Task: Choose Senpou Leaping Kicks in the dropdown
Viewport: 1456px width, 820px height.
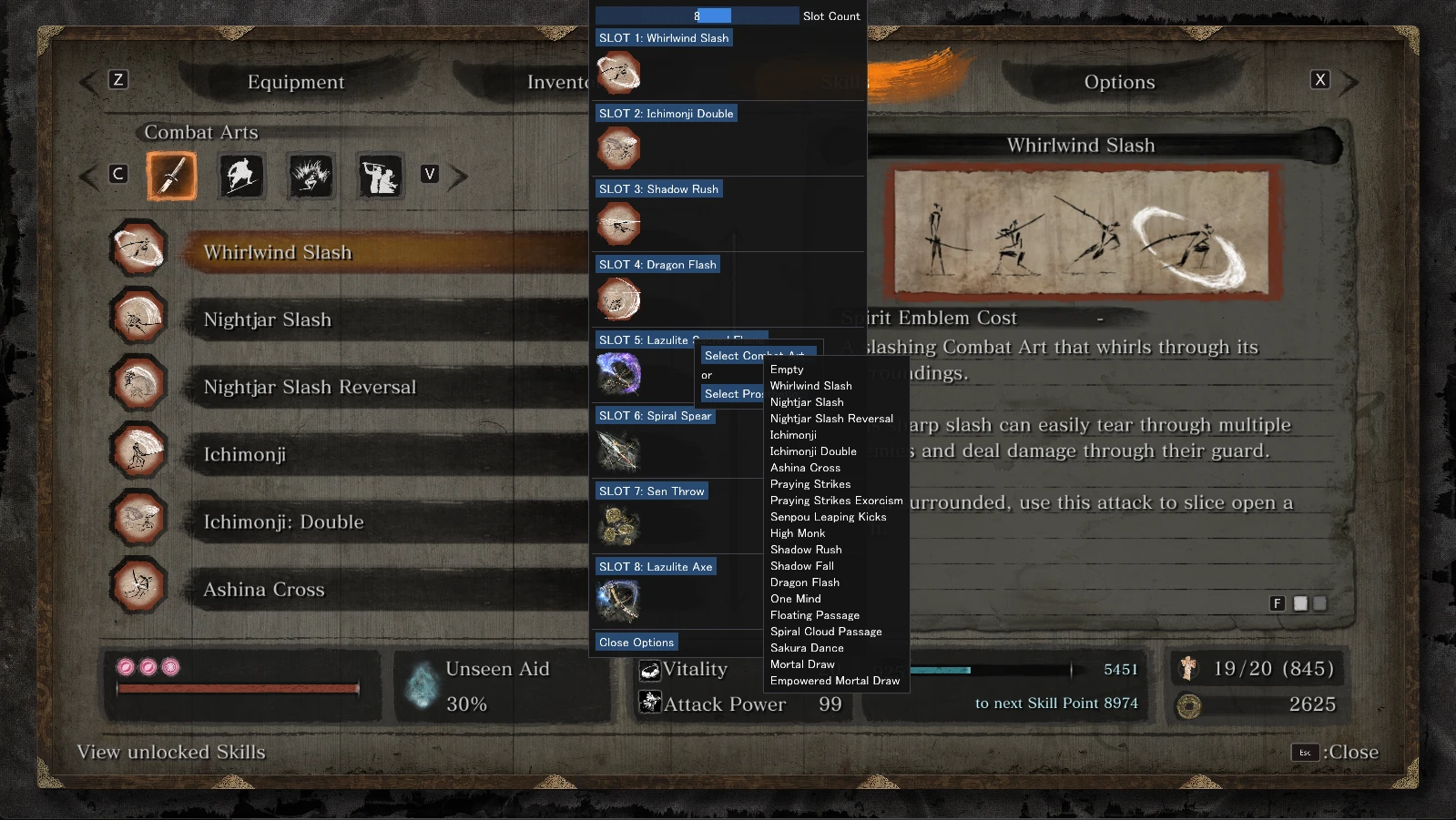Action: click(x=828, y=517)
